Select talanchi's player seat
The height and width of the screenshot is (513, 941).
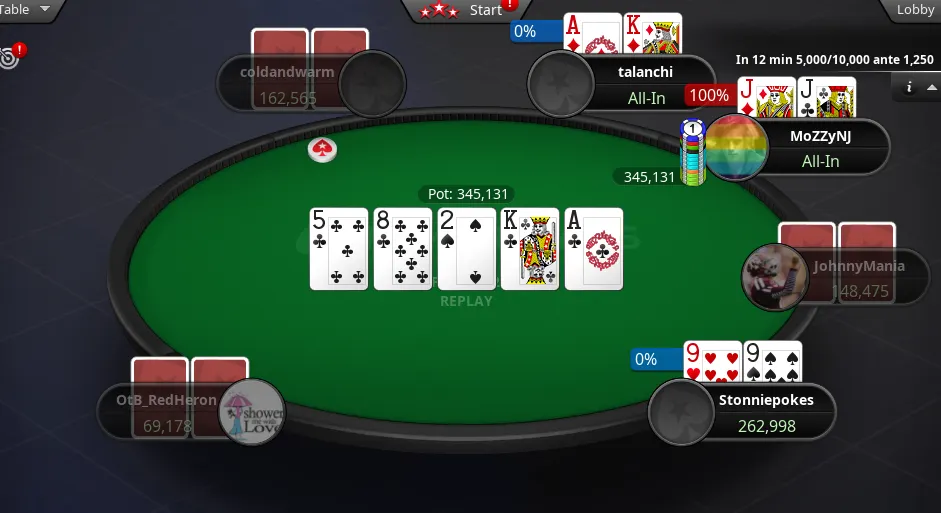point(640,84)
